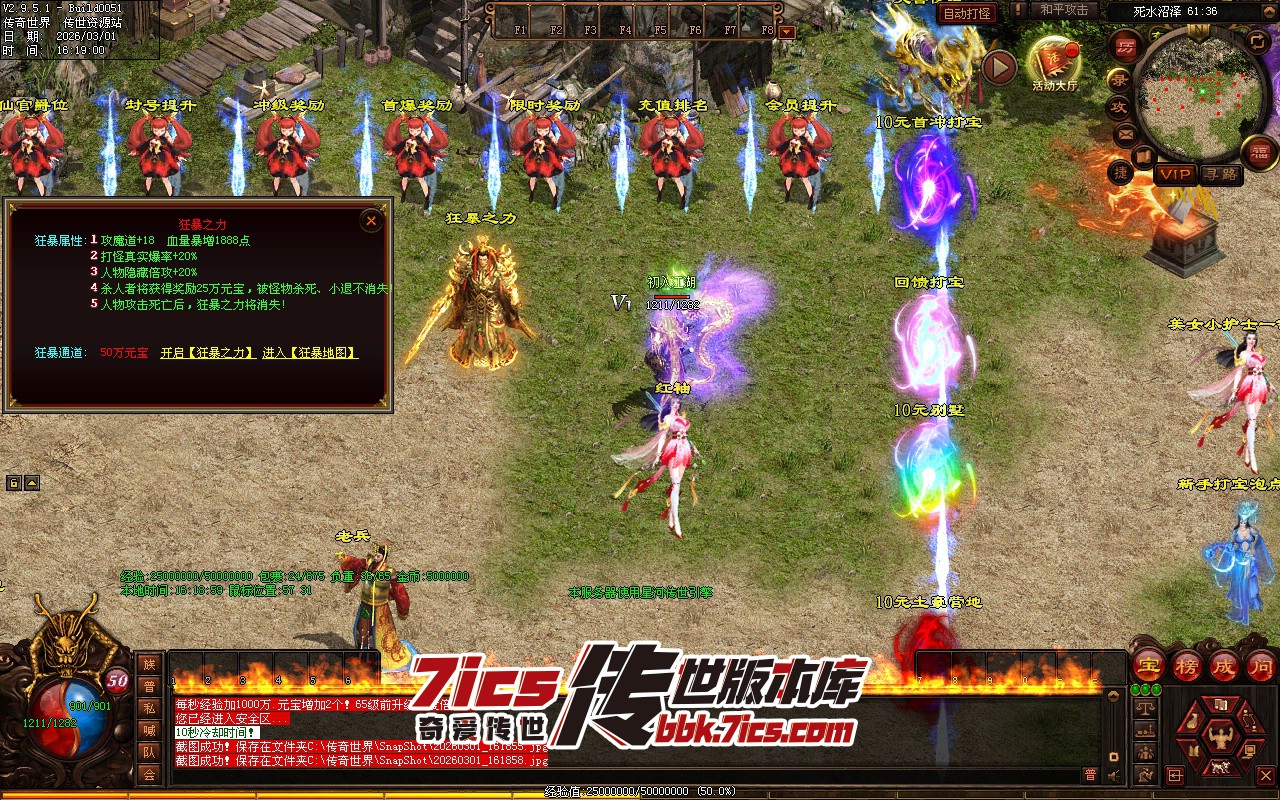The width and height of the screenshot is (1280, 800).
Task: Click the play arrow button near top bar
Action: [x=998, y=67]
